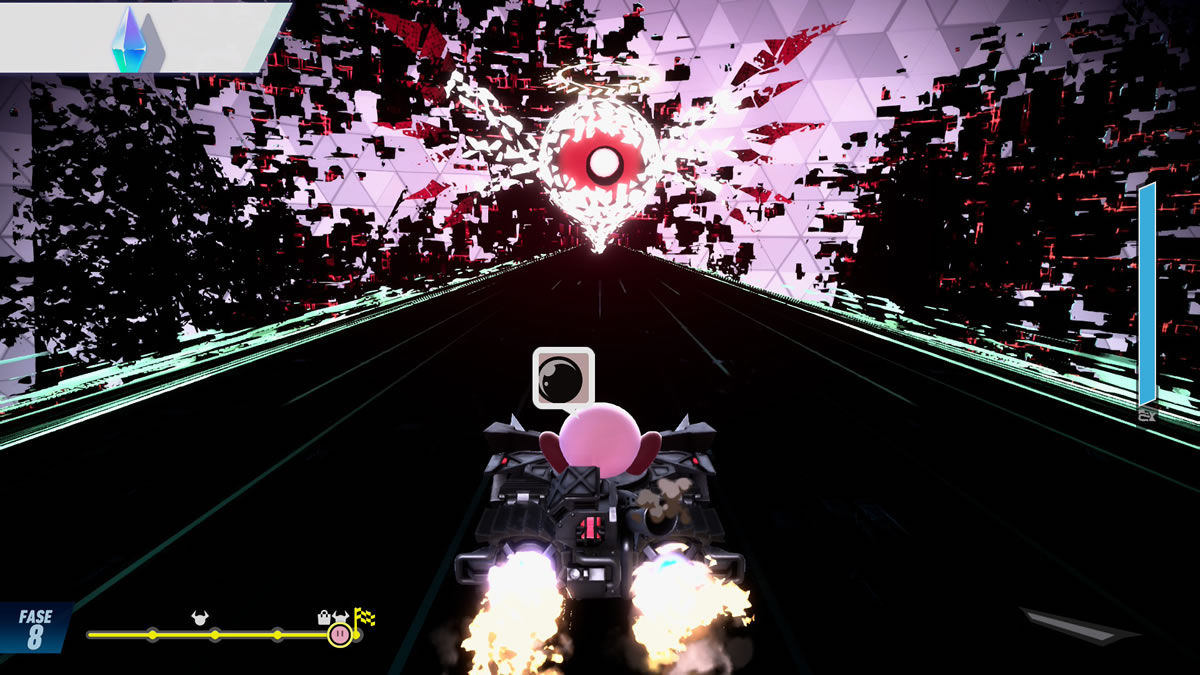The image size is (1200, 675).
Task: Select the checkered goal flag on the track
Action: click(363, 619)
